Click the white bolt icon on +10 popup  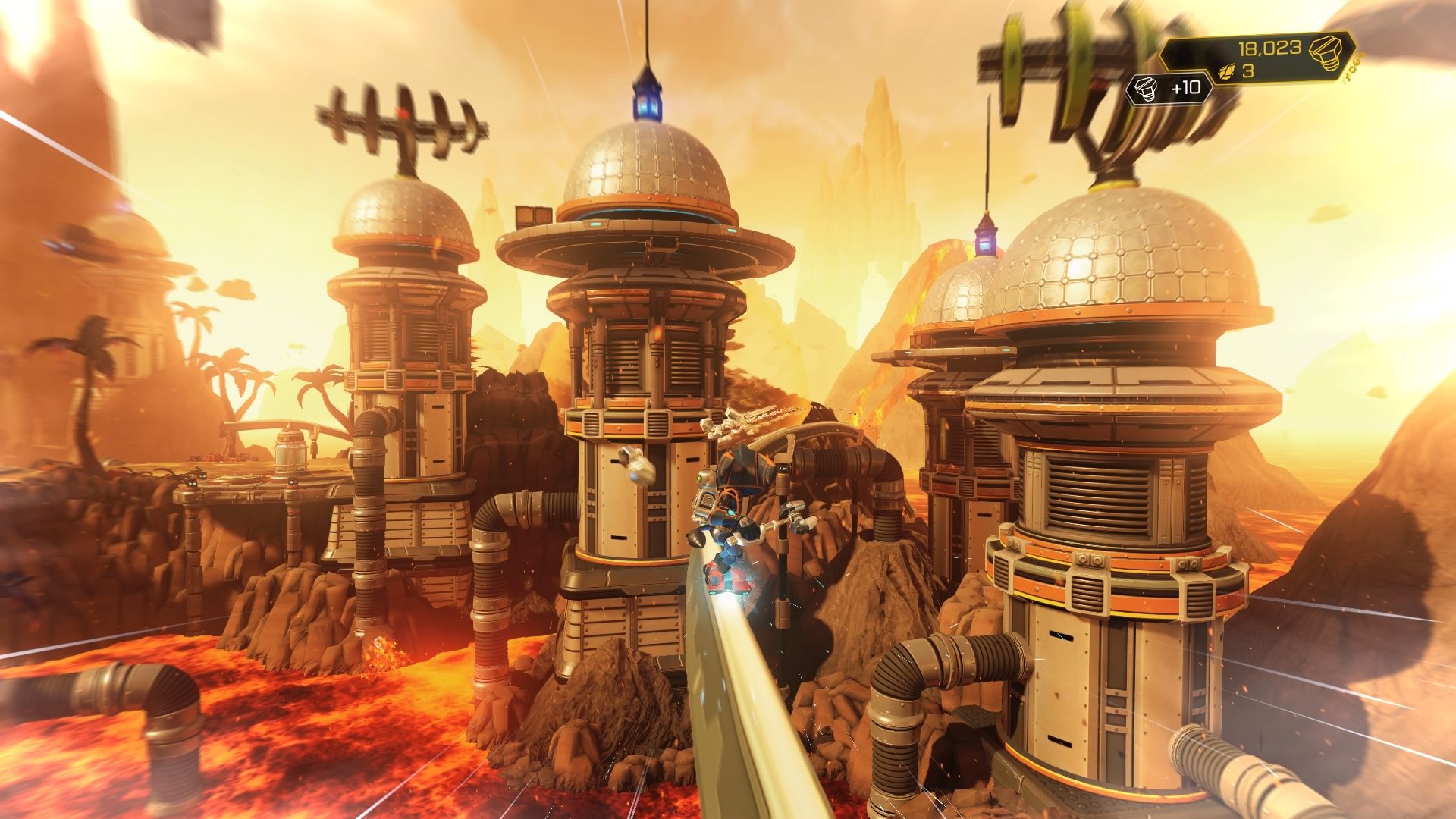pos(1144,86)
